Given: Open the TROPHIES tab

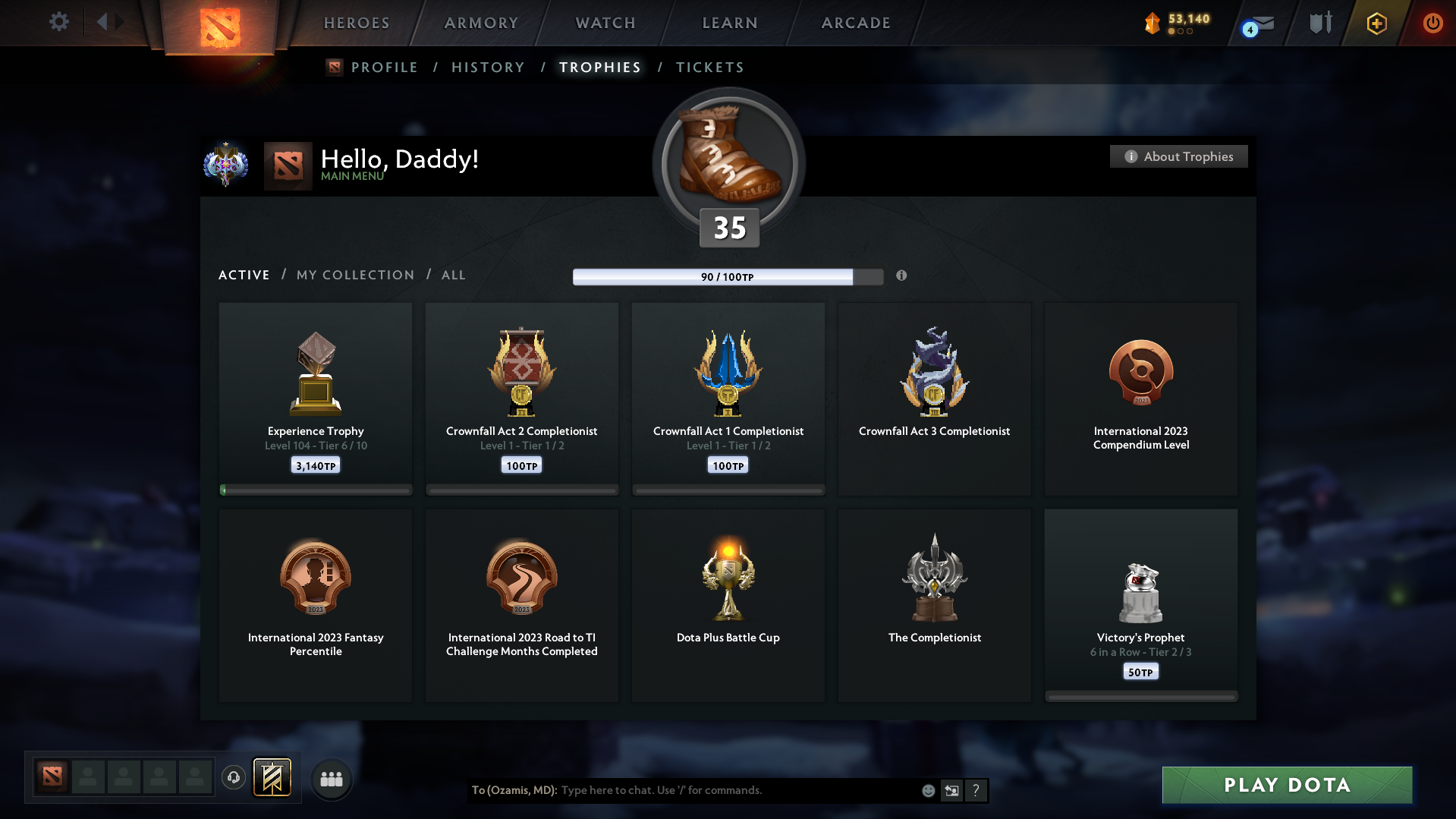Looking at the screenshot, I should point(599,67).
